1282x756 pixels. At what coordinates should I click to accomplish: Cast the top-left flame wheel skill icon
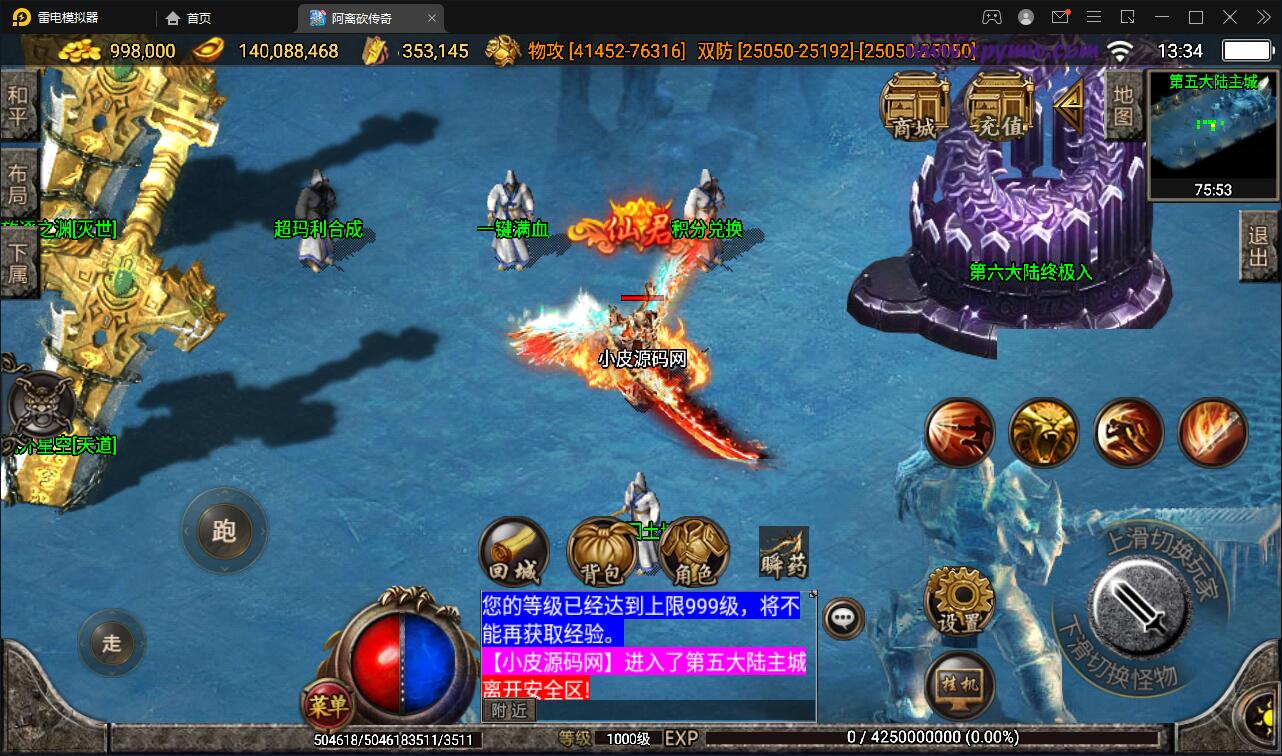point(959,432)
